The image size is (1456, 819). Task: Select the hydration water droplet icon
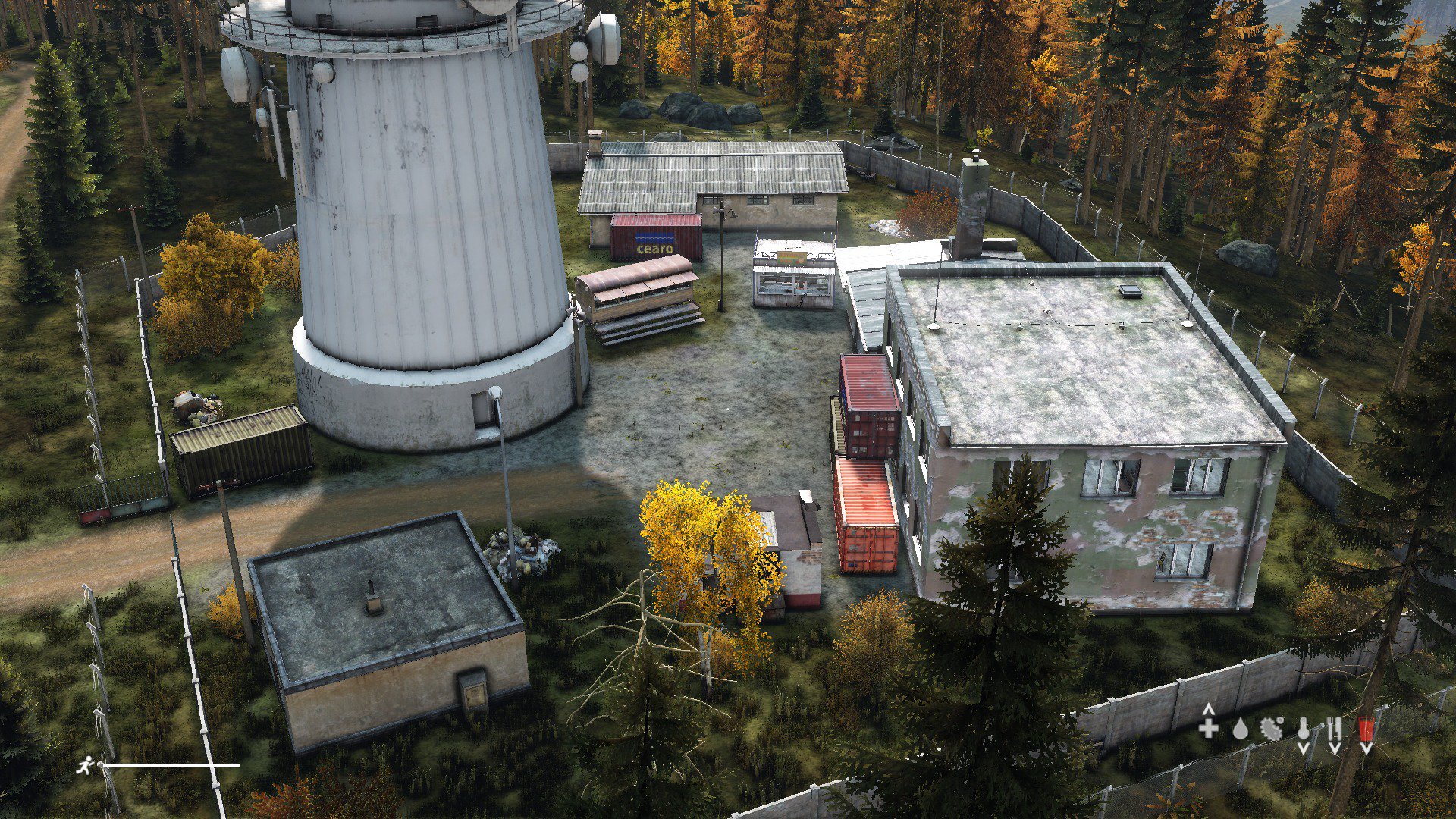tap(1240, 730)
